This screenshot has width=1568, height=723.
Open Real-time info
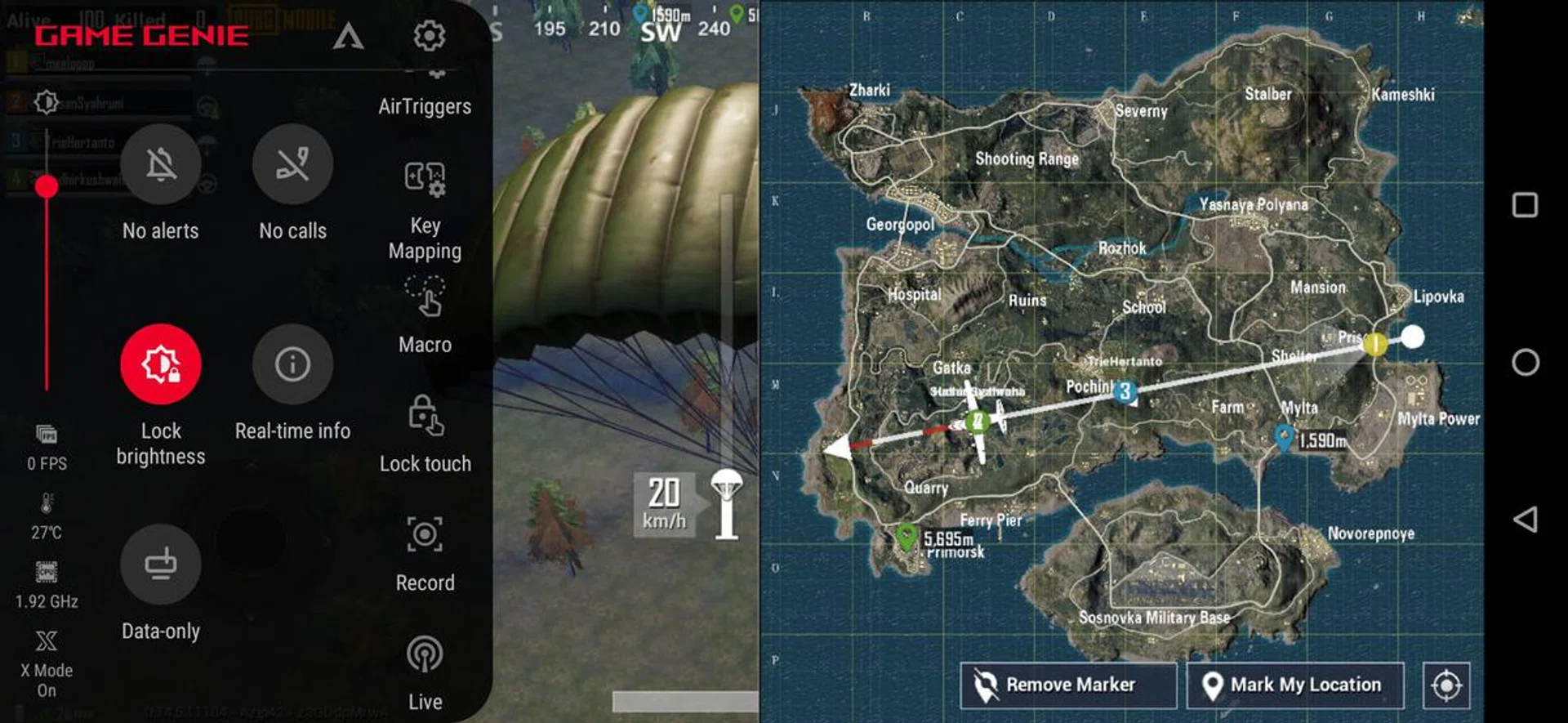[x=292, y=364]
